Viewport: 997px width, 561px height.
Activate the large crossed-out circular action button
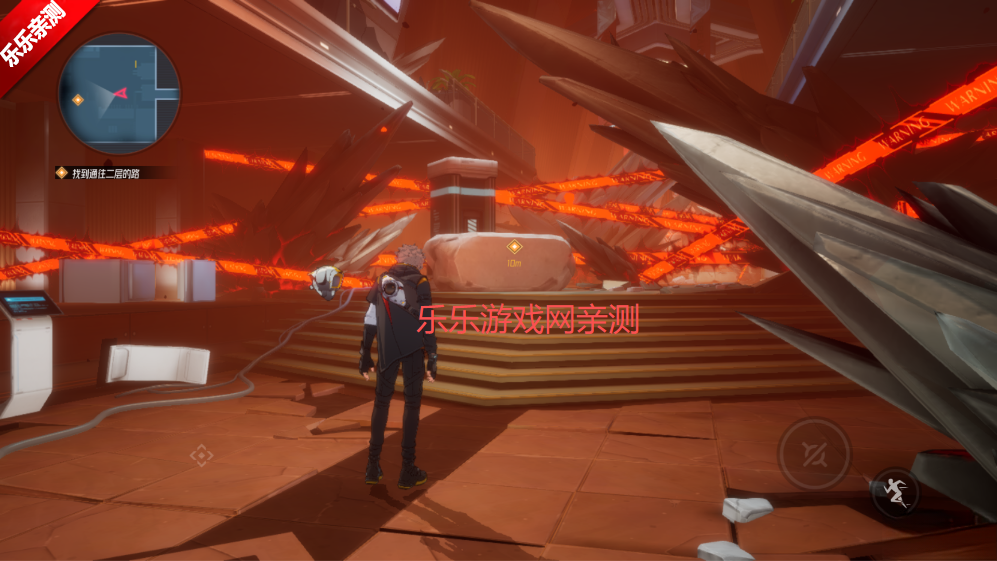[814, 453]
